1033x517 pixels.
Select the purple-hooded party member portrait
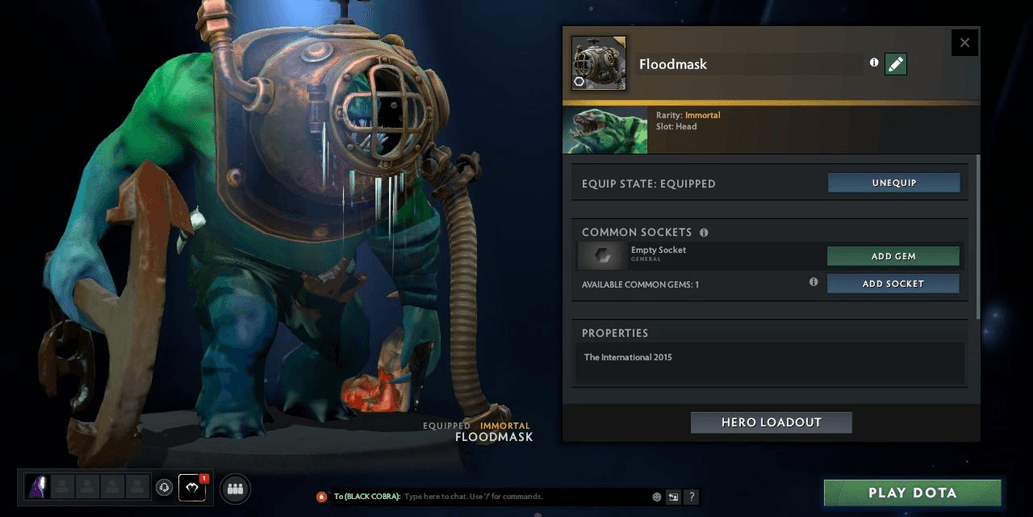tap(37, 487)
